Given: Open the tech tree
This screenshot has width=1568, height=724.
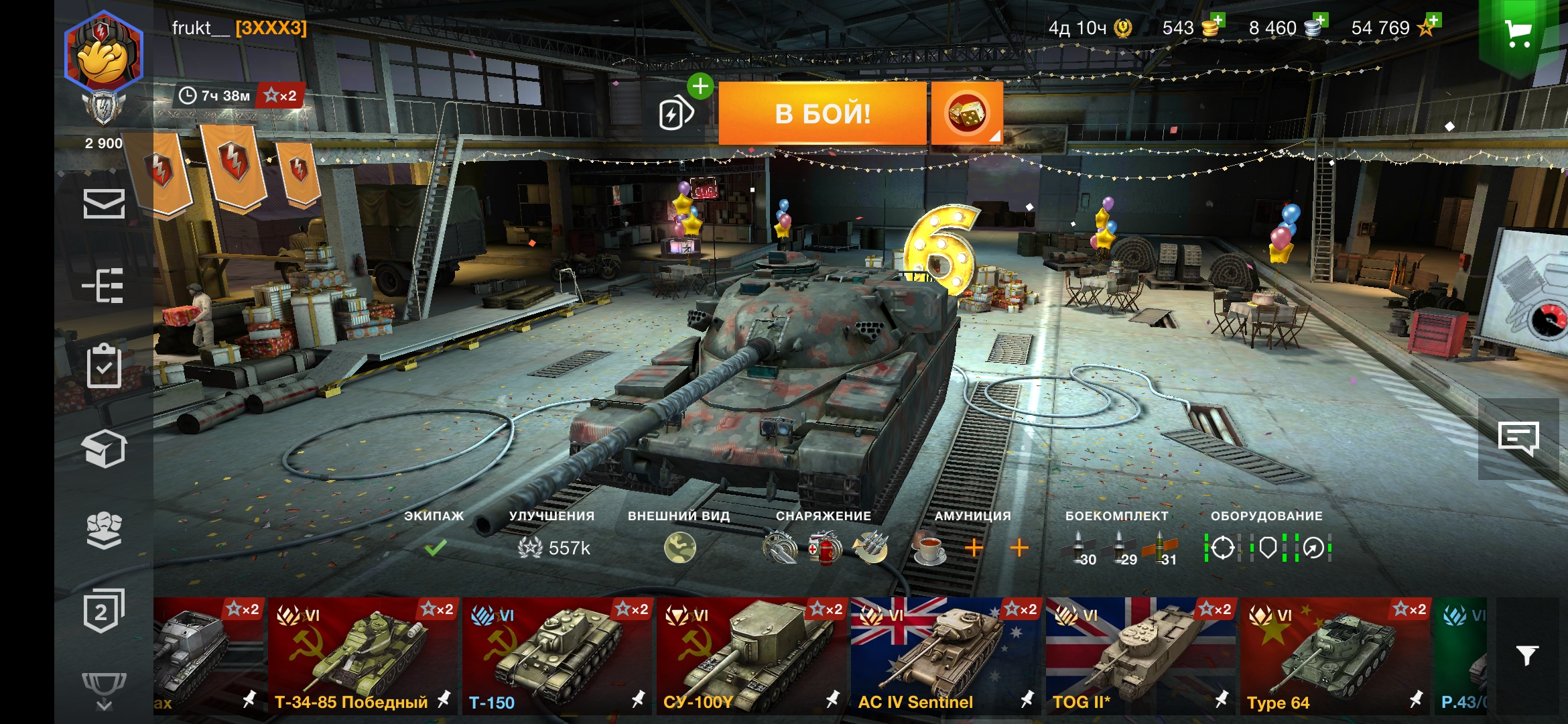Looking at the screenshot, I should [x=104, y=286].
